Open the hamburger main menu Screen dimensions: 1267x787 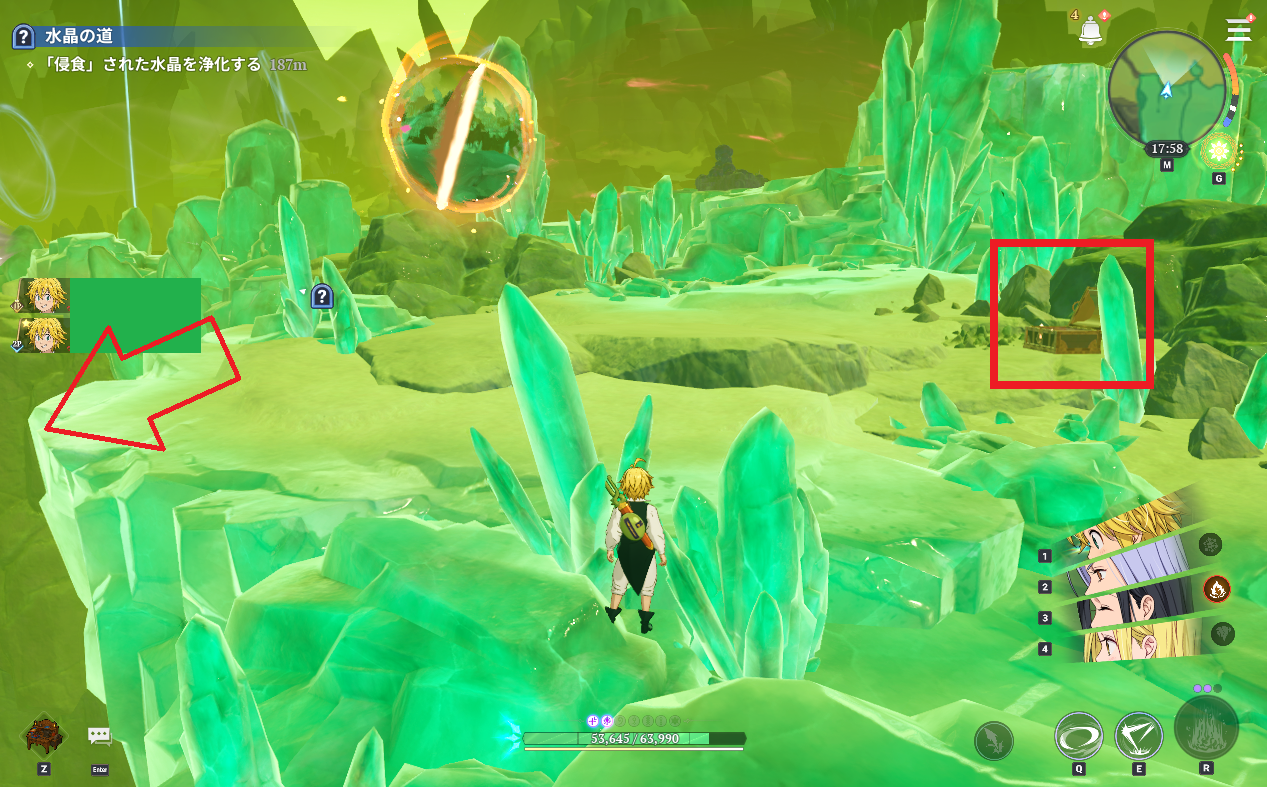click(x=1239, y=30)
